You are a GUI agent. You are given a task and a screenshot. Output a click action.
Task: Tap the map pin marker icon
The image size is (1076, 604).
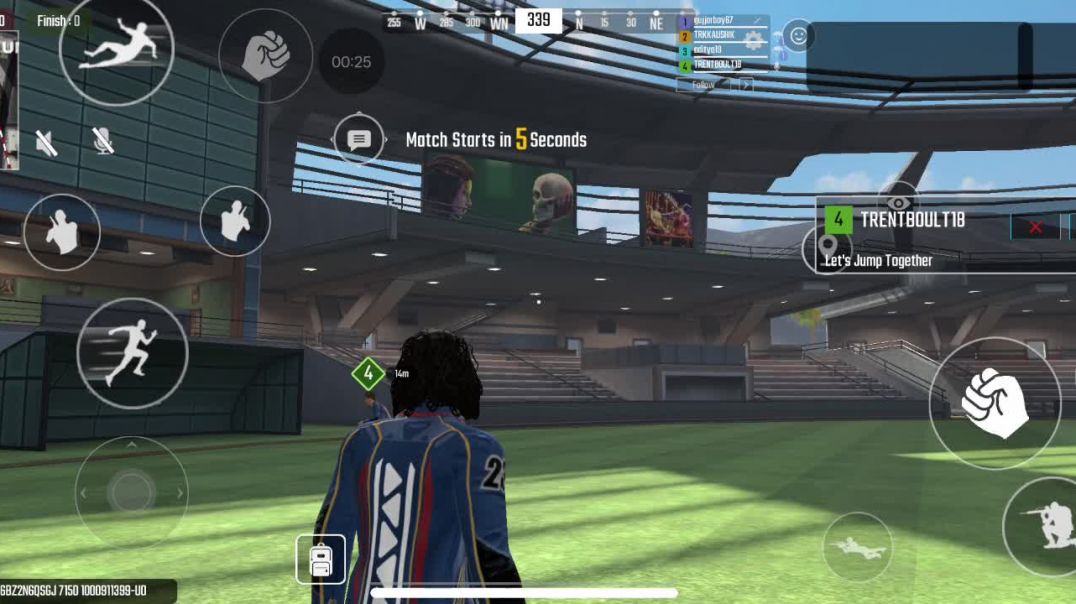click(827, 247)
